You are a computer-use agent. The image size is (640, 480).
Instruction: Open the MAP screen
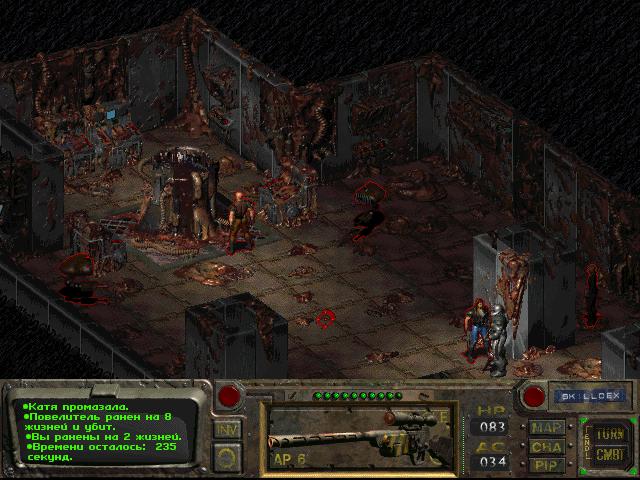(x=546, y=427)
